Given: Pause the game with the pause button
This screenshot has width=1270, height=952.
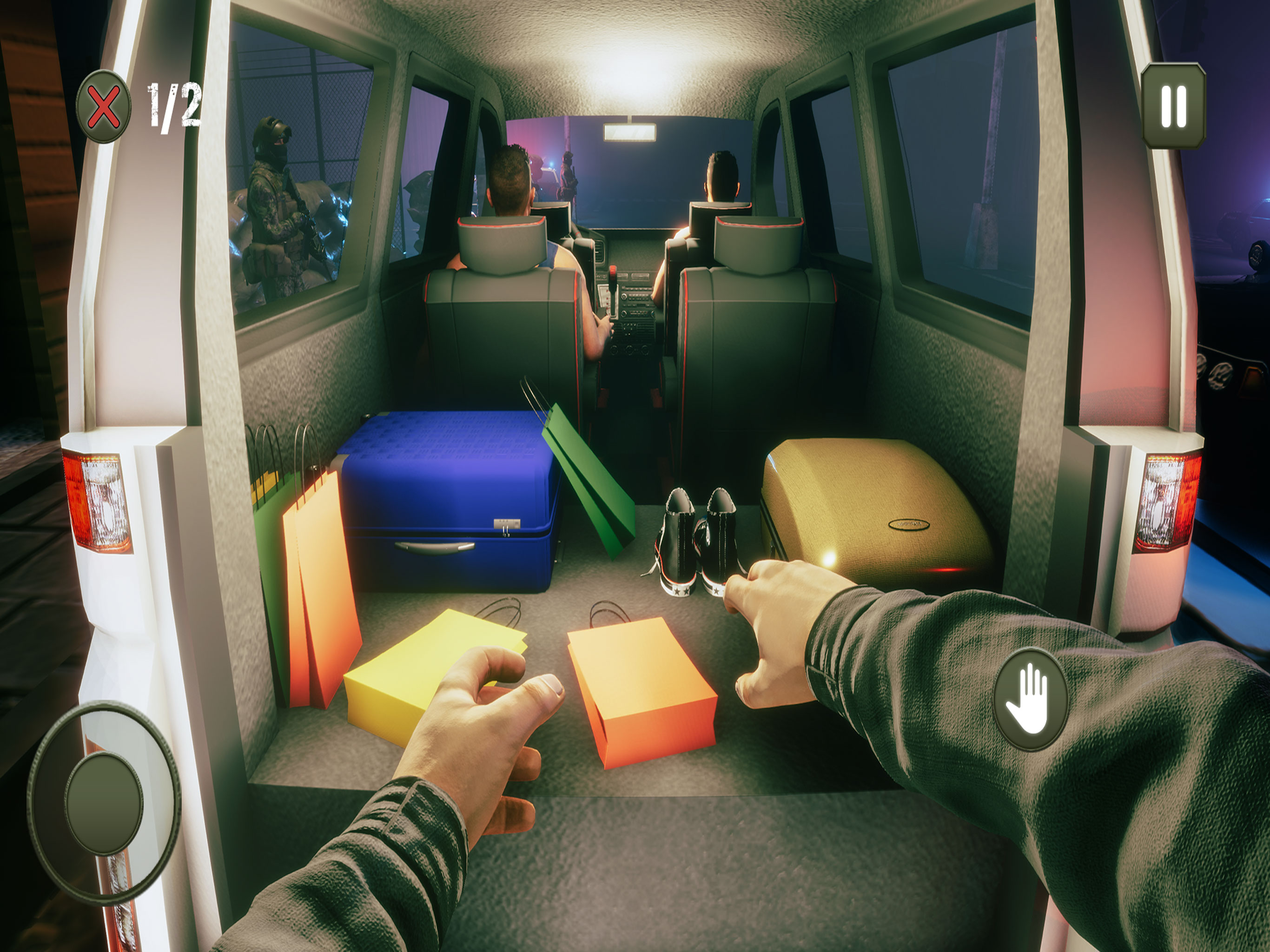Looking at the screenshot, I should (1173, 106).
